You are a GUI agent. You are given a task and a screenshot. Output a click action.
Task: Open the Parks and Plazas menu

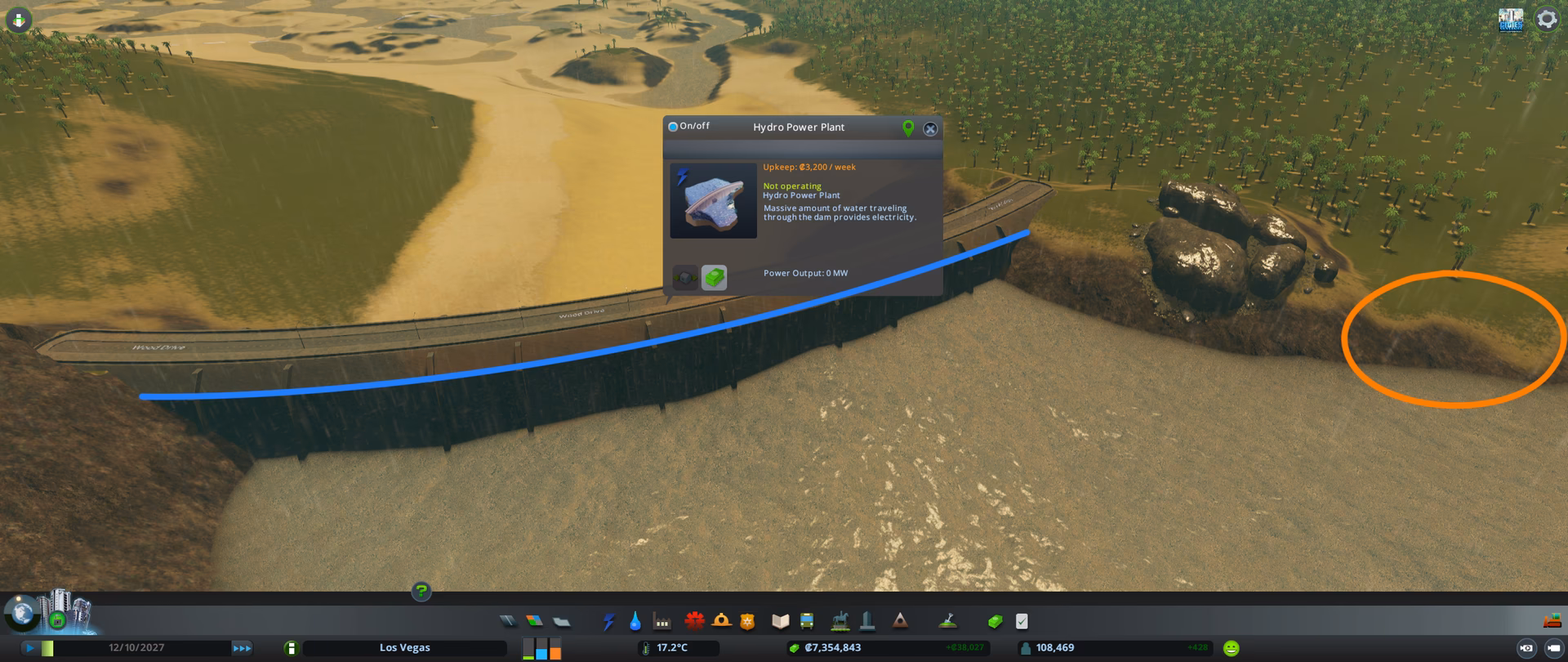tap(840, 621)
